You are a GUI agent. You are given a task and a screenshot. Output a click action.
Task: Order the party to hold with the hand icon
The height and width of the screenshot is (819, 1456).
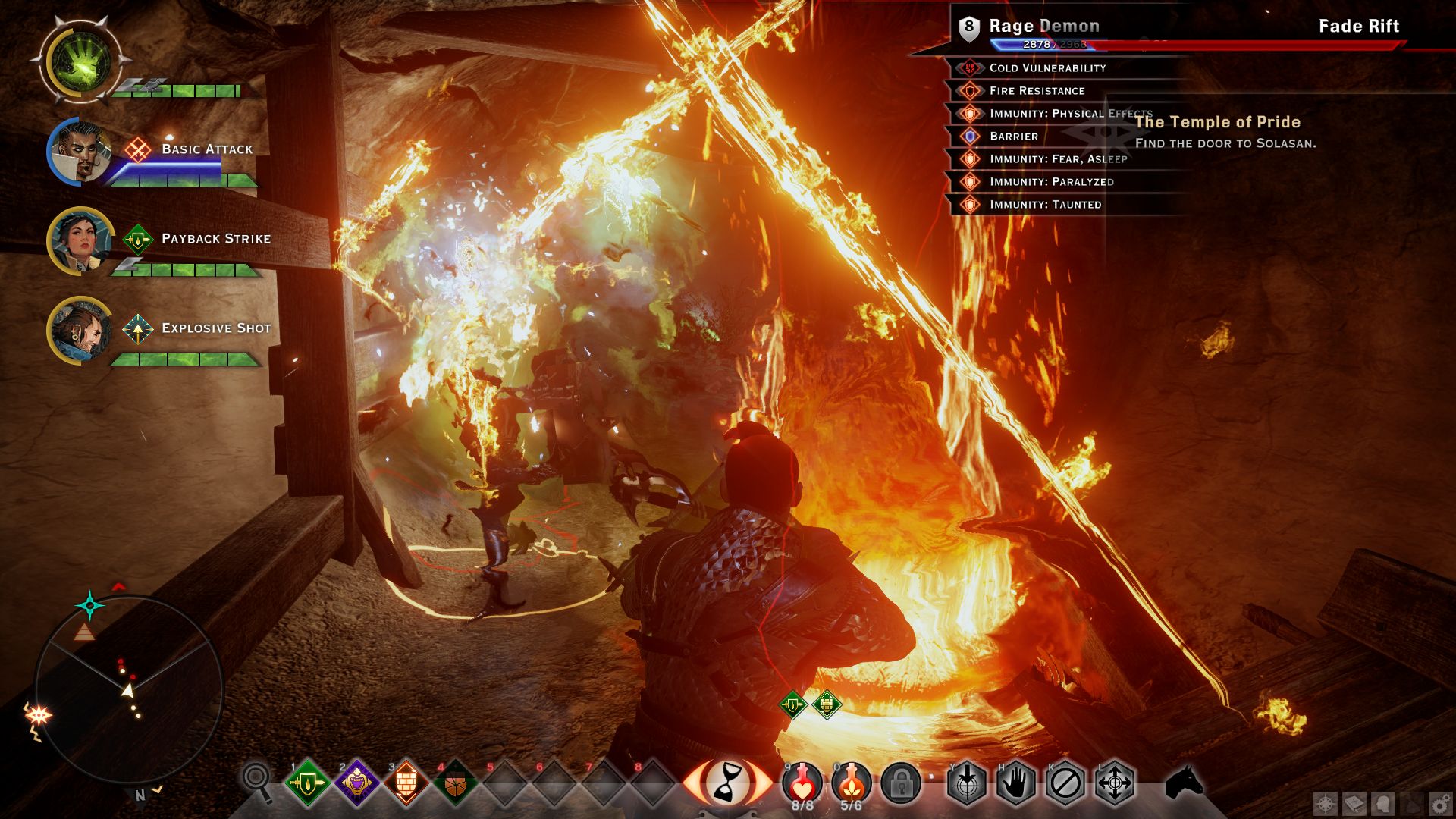click(x=1016, y=783)
